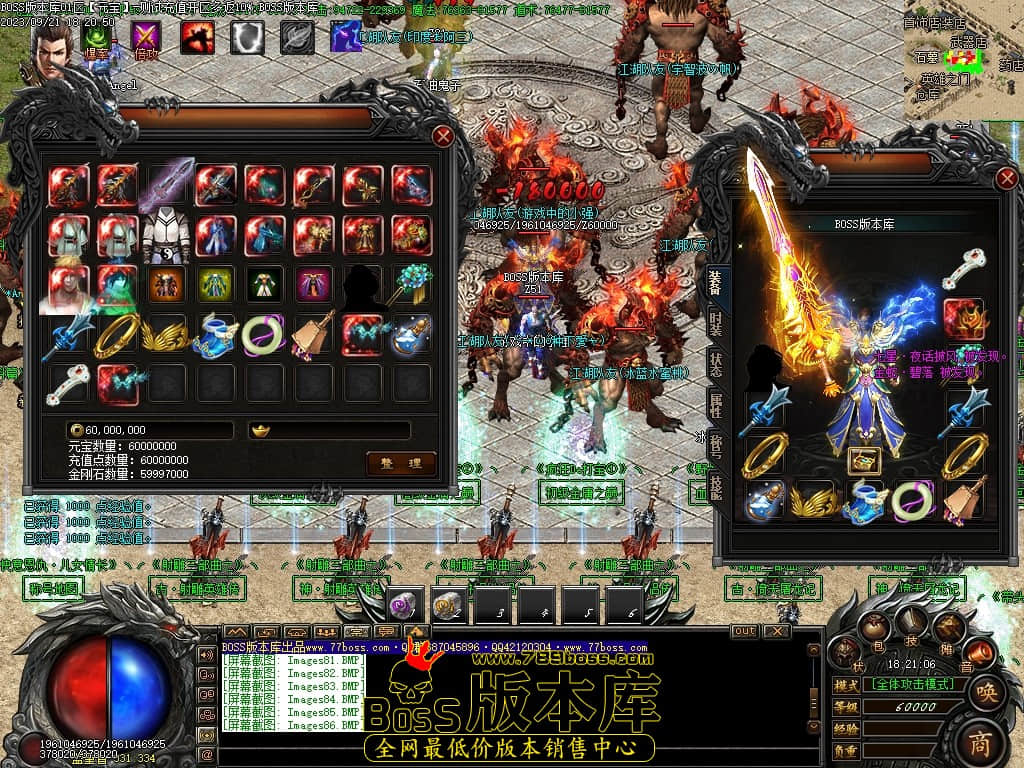Click the treasure chest icon under character
This screenshot has height=768, width=1024.
(x=863, y=459)
